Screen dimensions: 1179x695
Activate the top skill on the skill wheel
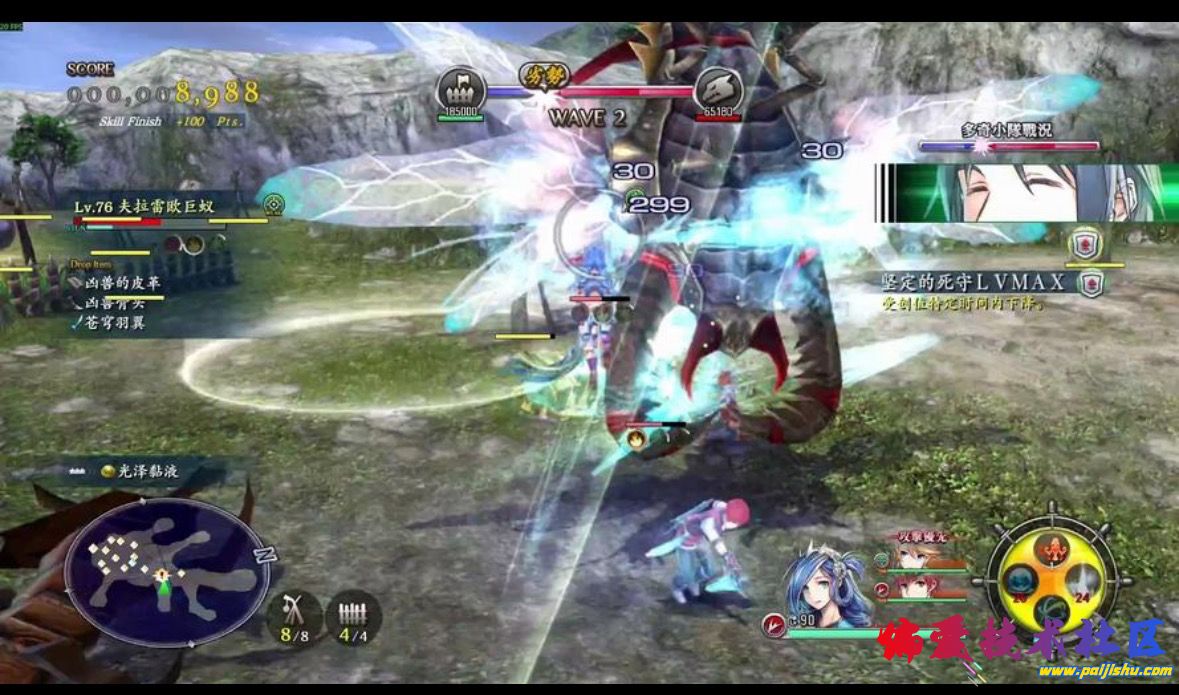pyautogui.click(x=1050, y=547)
